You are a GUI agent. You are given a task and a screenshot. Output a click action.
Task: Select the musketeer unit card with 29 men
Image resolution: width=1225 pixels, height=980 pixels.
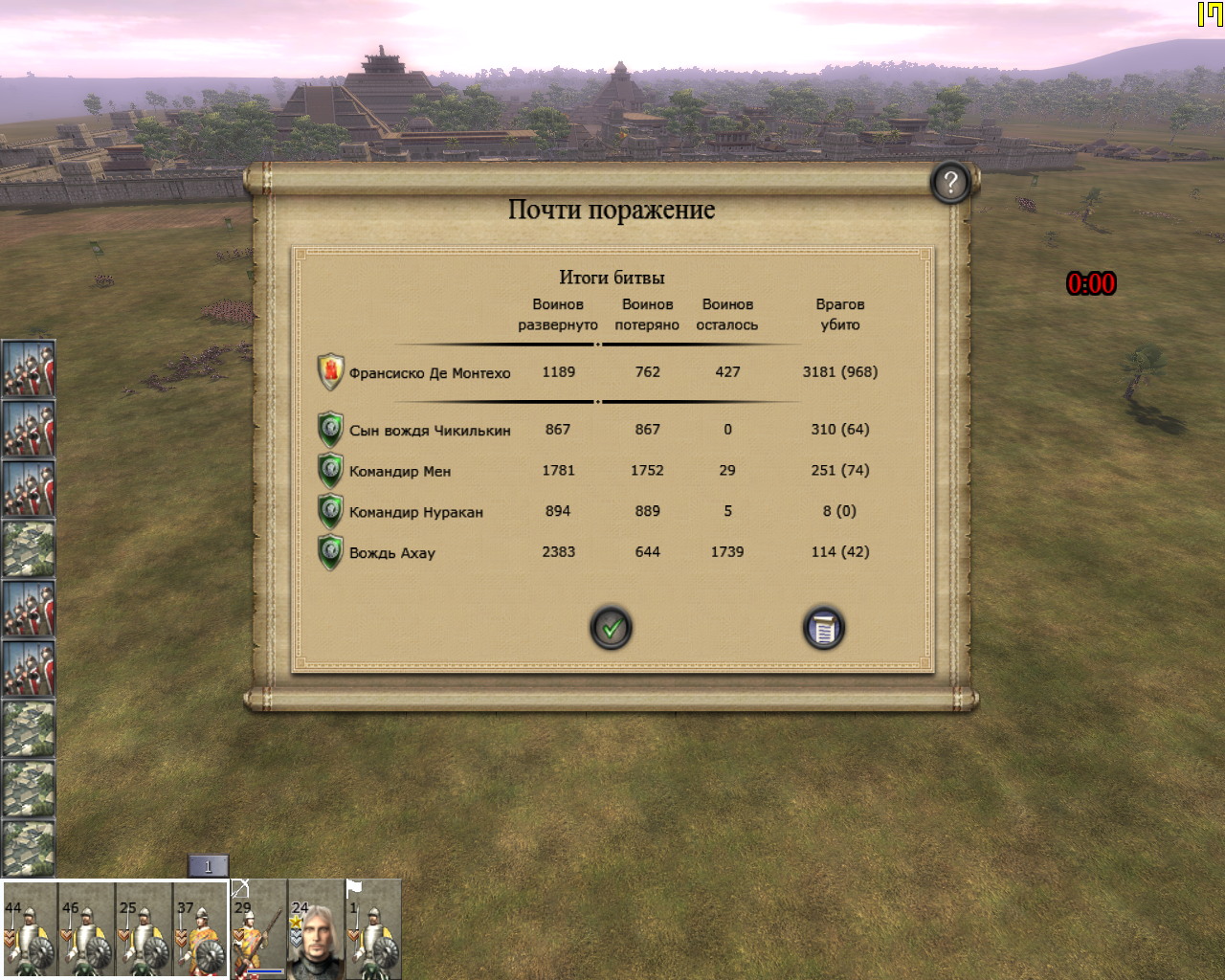[259, 929]
